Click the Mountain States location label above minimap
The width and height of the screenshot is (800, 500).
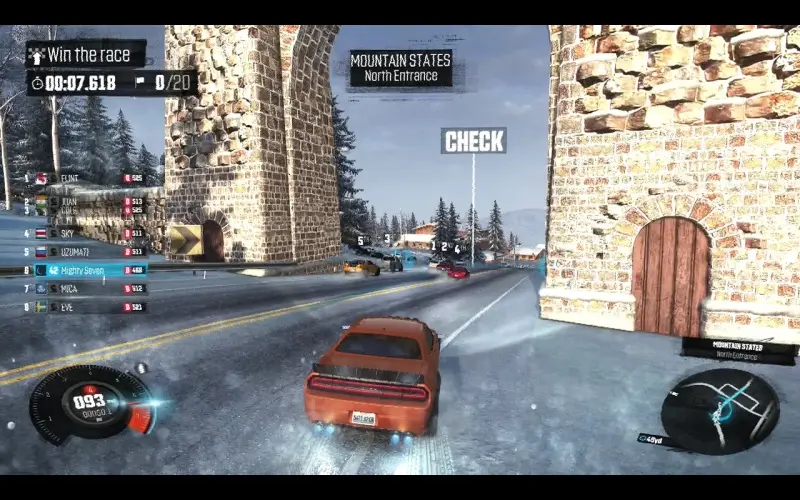point(740,350)
